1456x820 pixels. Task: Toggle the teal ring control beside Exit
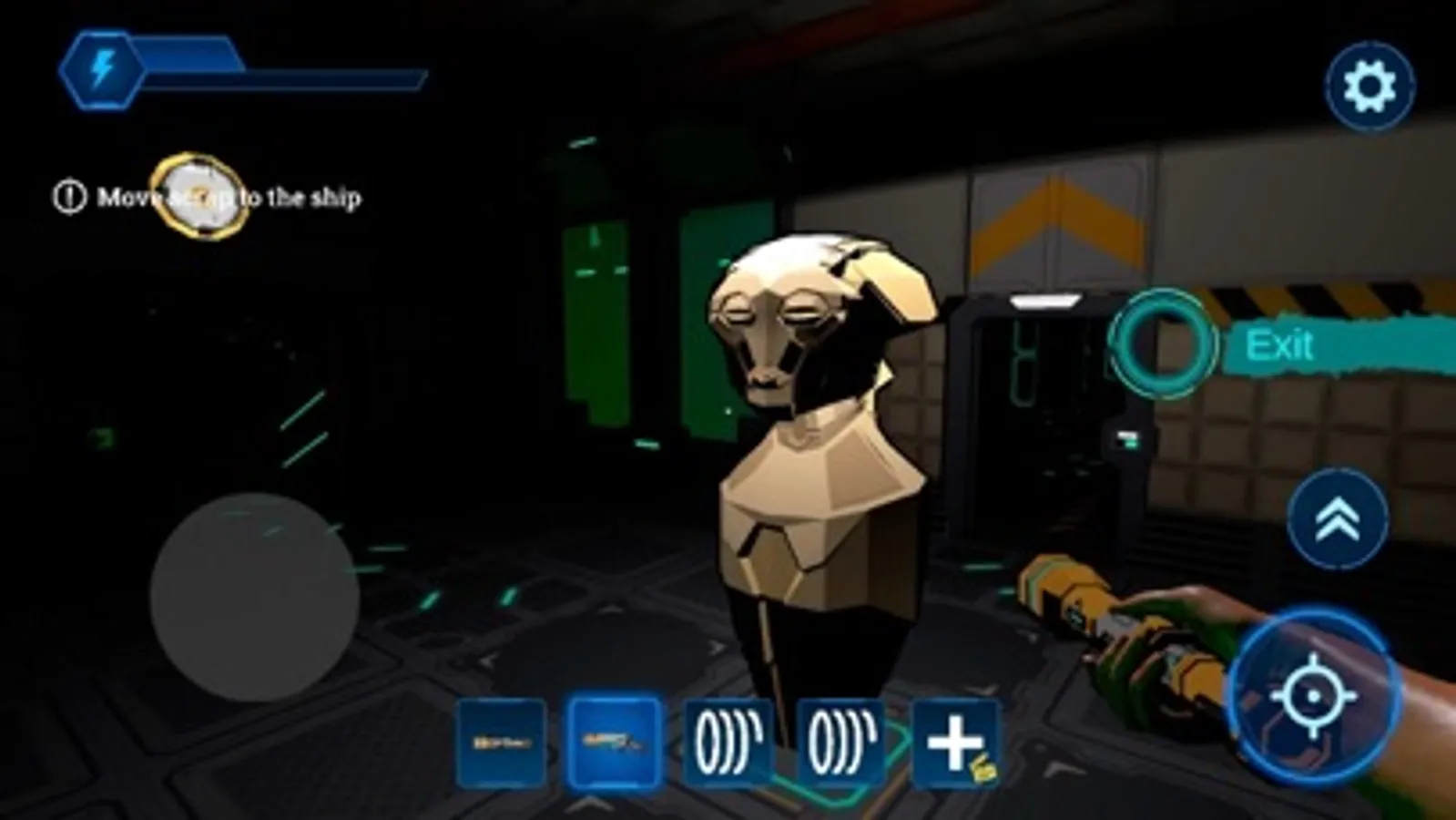(1163, 347)
